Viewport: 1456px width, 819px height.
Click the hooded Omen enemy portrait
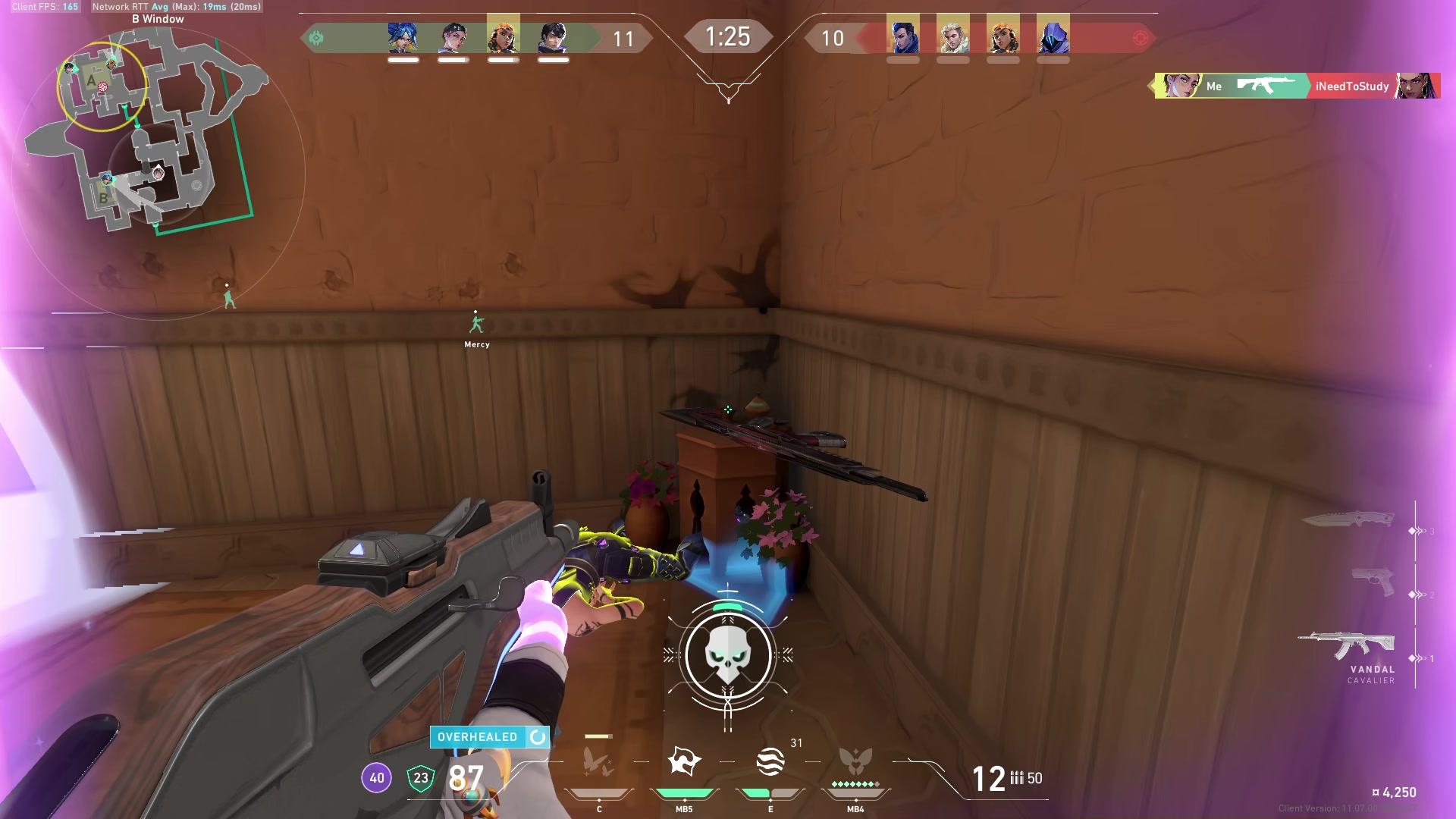click(1053, 36)
